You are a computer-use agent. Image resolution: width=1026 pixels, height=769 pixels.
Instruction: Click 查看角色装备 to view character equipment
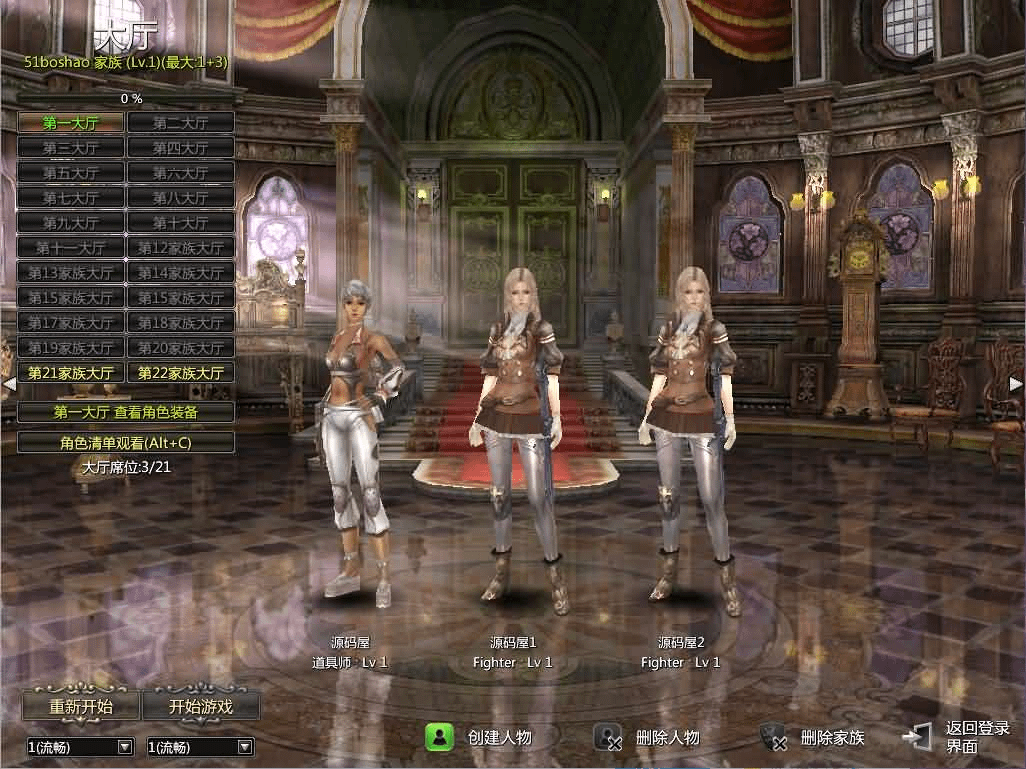coord(126,412)
